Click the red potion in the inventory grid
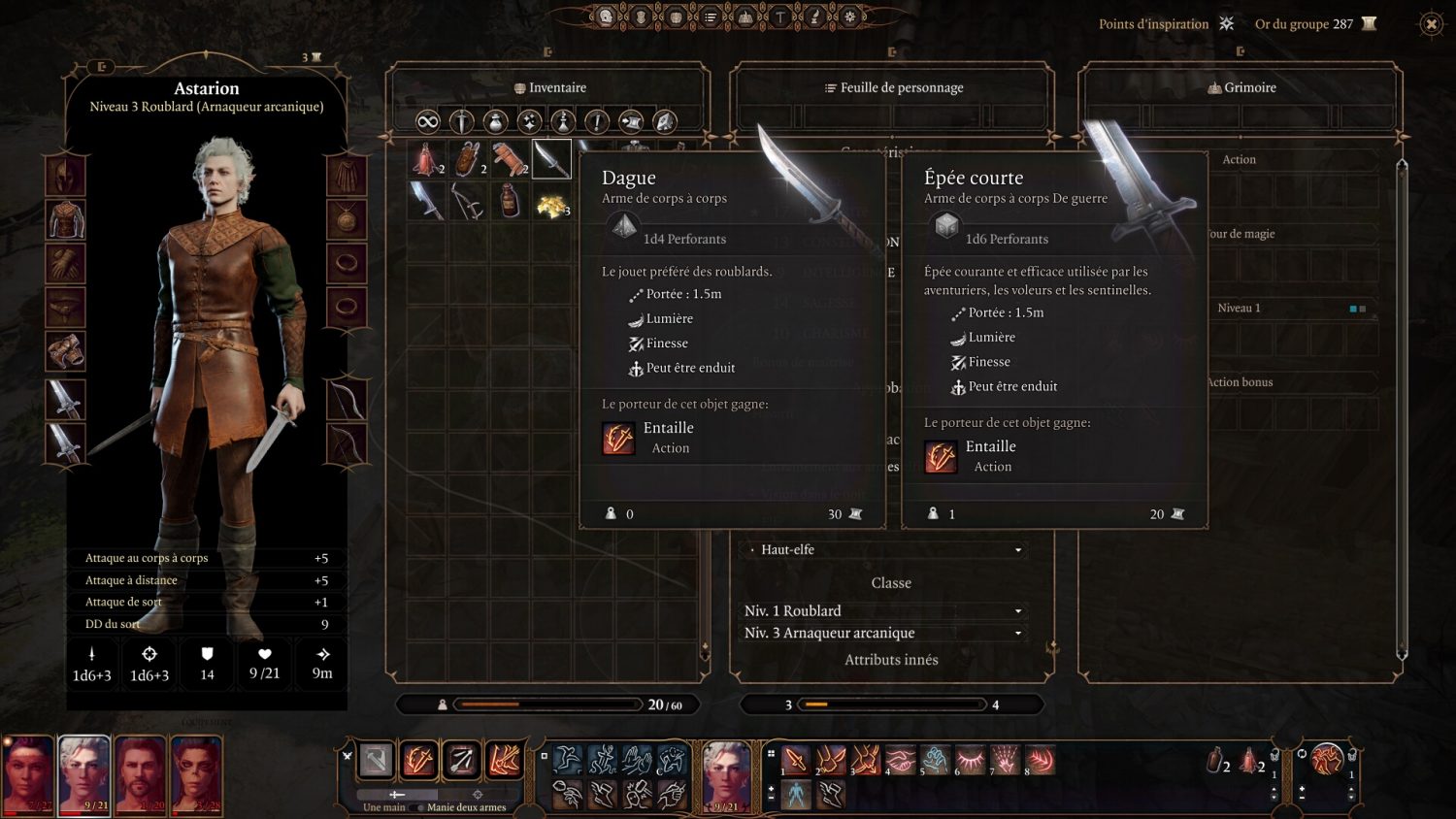The width and height of the screenshot is (1456, 819). click(426, 159)
